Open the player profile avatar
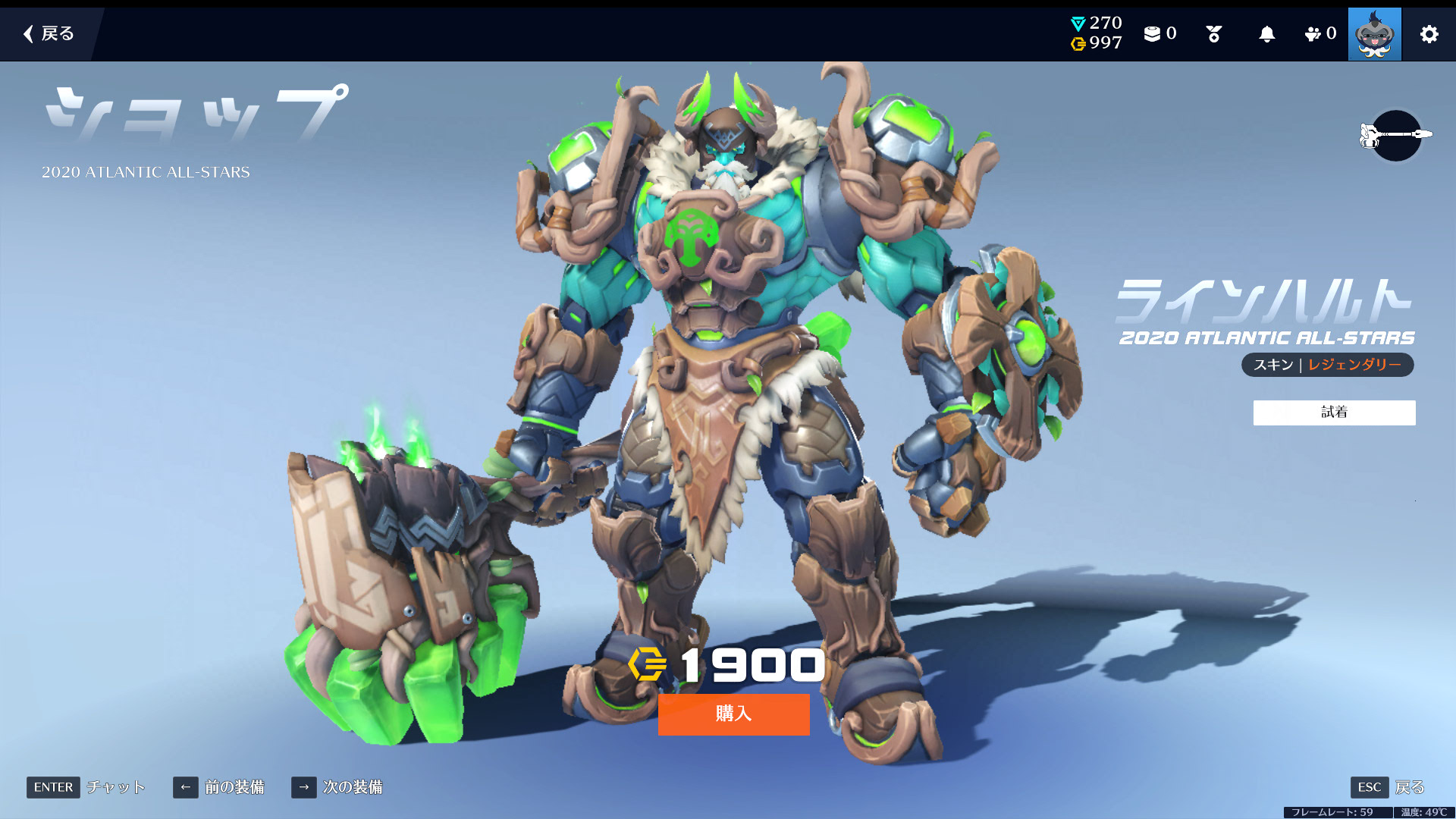This screenshot has height=819, width=1456. 1374,34
